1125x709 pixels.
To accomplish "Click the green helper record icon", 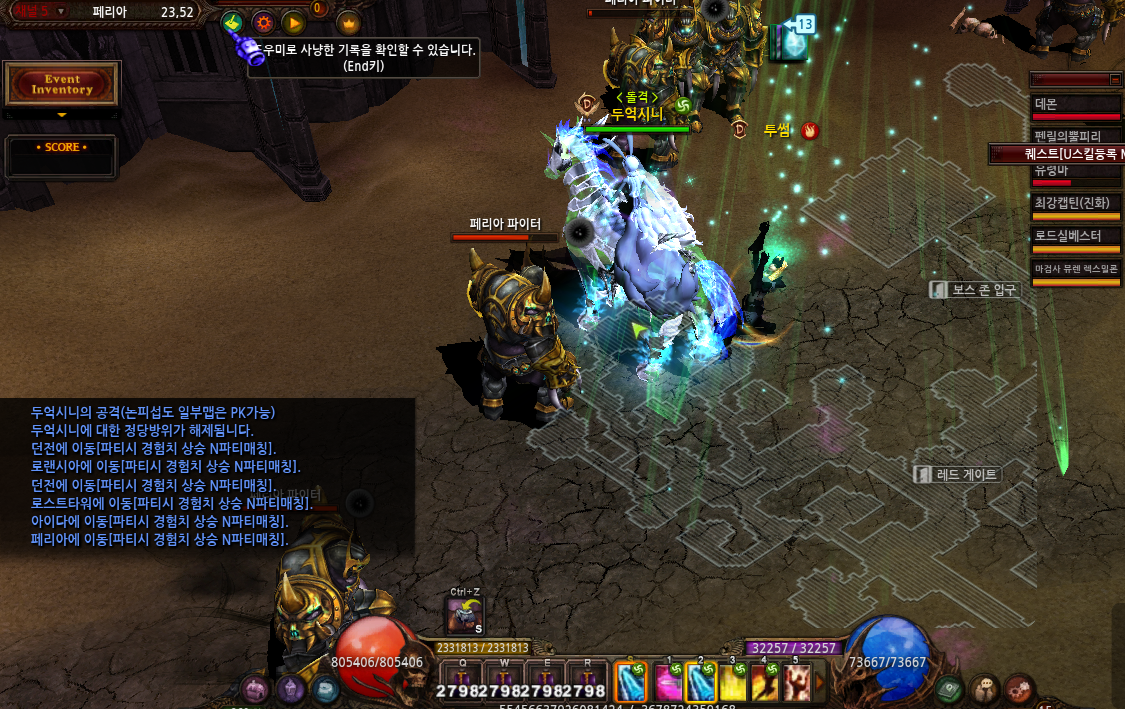I will pos(232,22).
